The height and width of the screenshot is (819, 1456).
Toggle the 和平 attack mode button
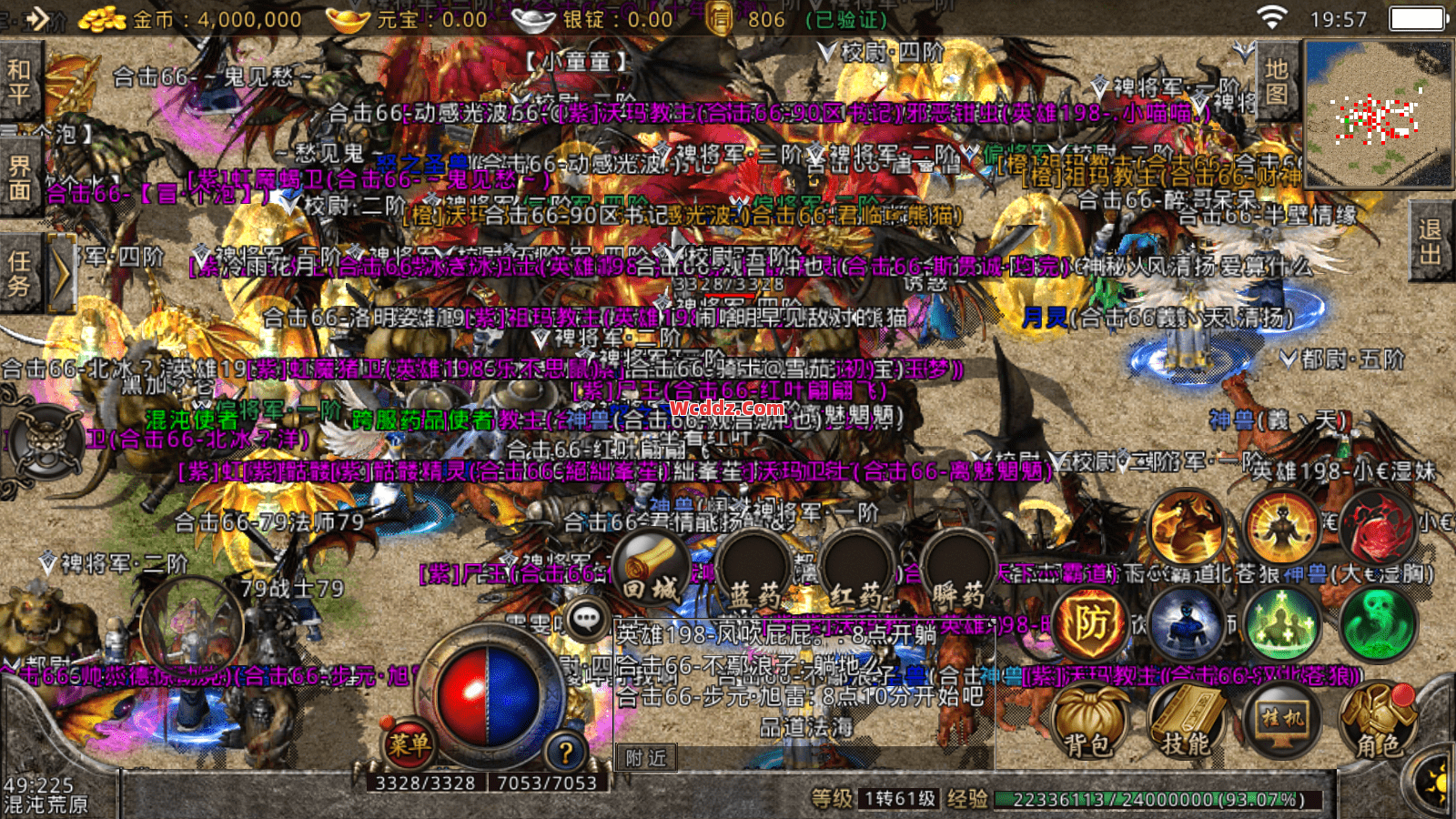(20, 82)
